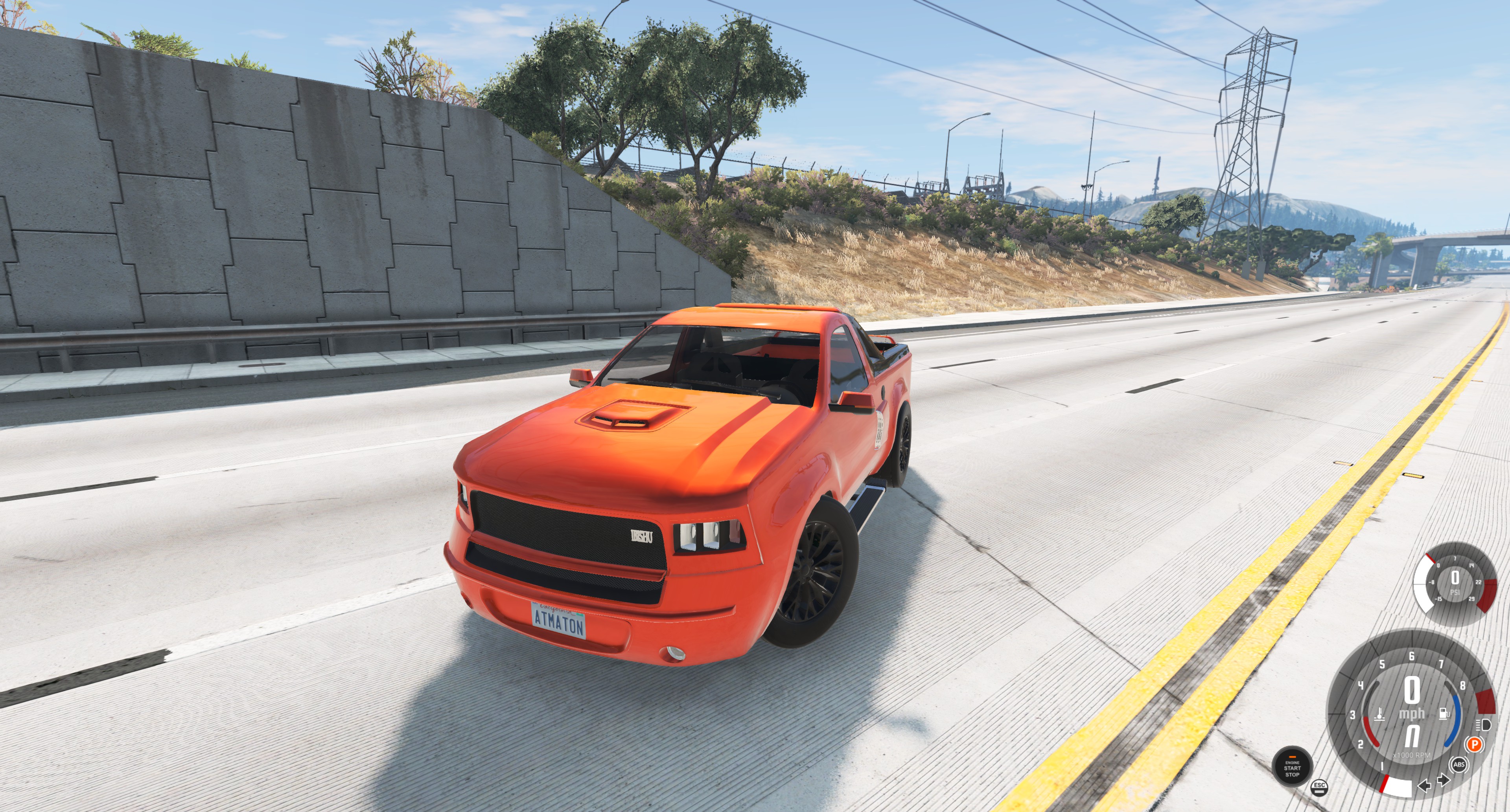
Task: Click the orange parking brake indicator
Action: click(x=1474, y=745)
